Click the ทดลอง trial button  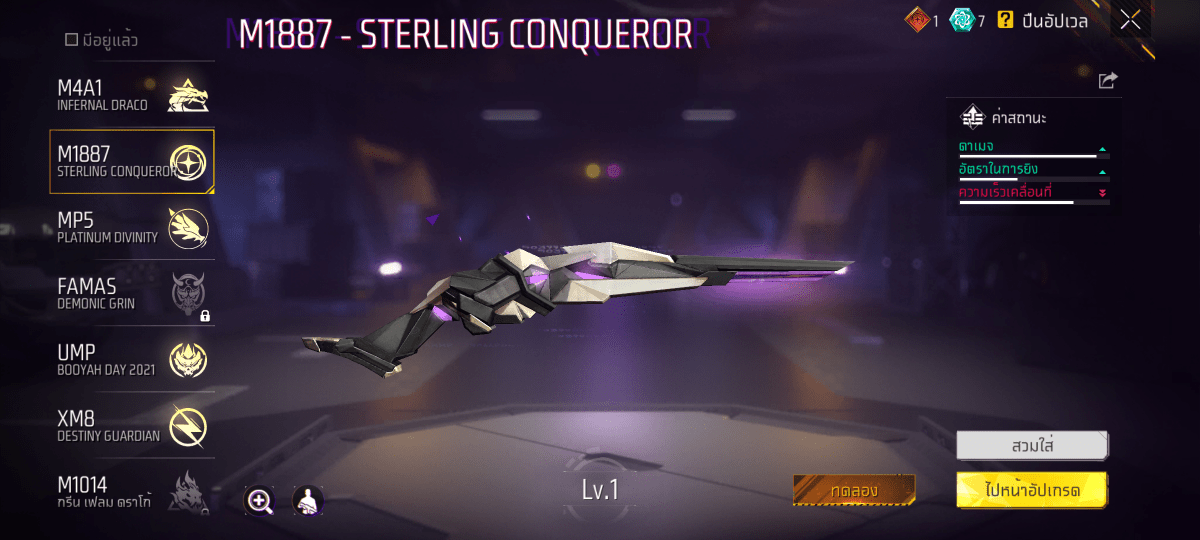tap(853, 490)
